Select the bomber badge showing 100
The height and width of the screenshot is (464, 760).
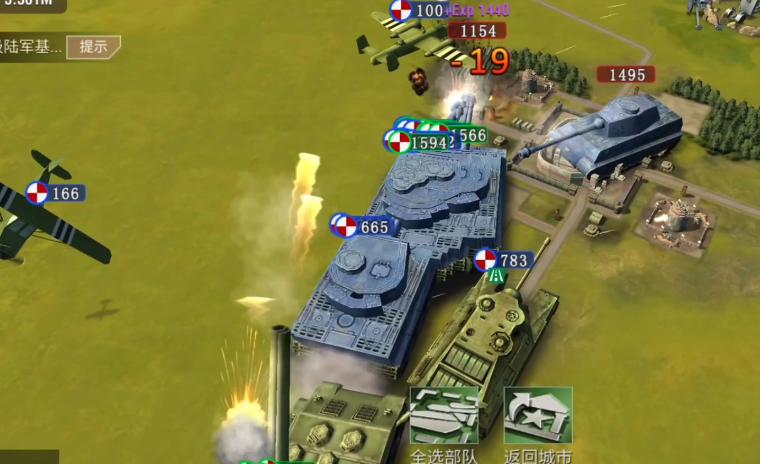417,11
